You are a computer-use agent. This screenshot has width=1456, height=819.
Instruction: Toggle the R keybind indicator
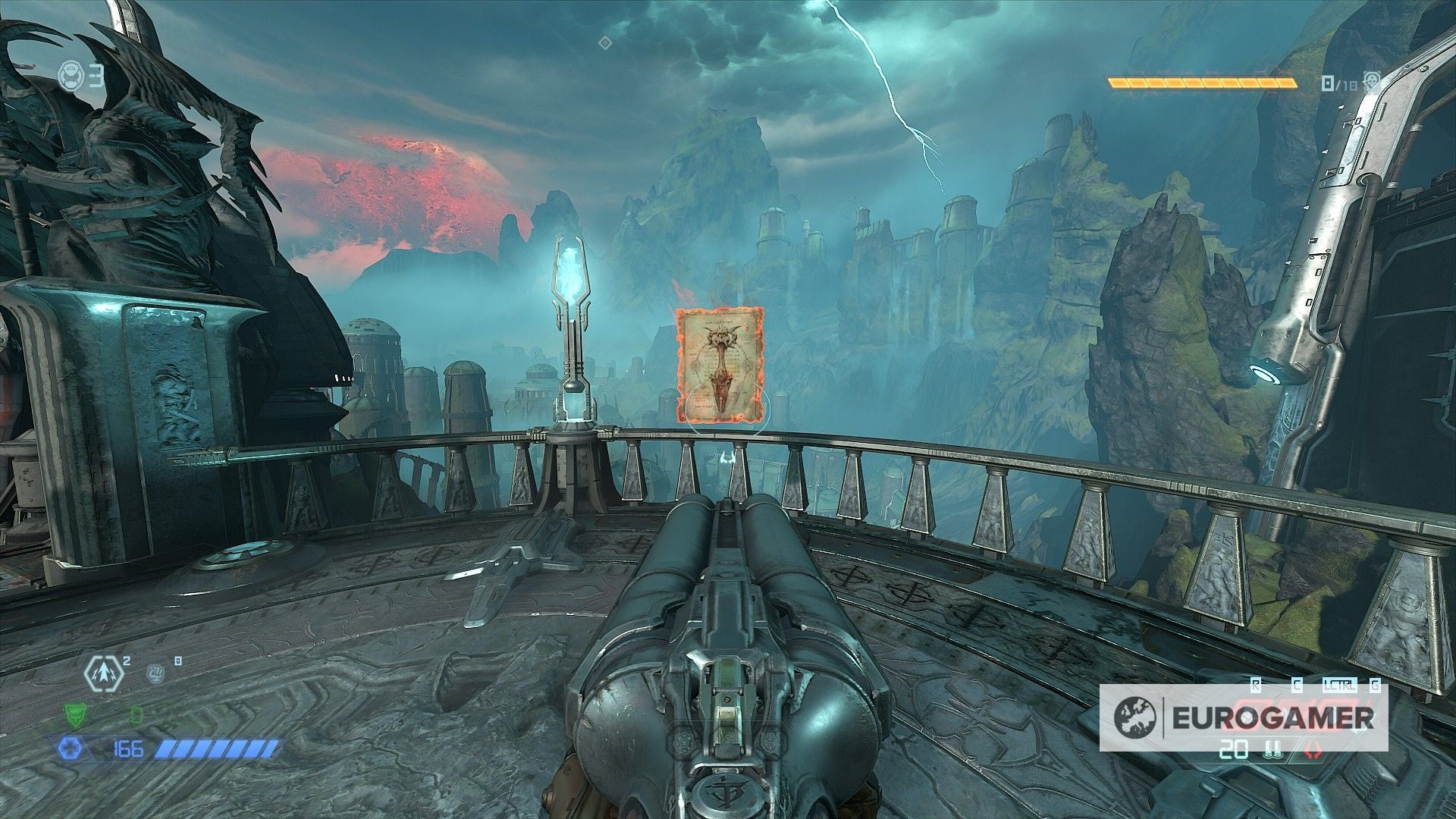[1255, 686]
